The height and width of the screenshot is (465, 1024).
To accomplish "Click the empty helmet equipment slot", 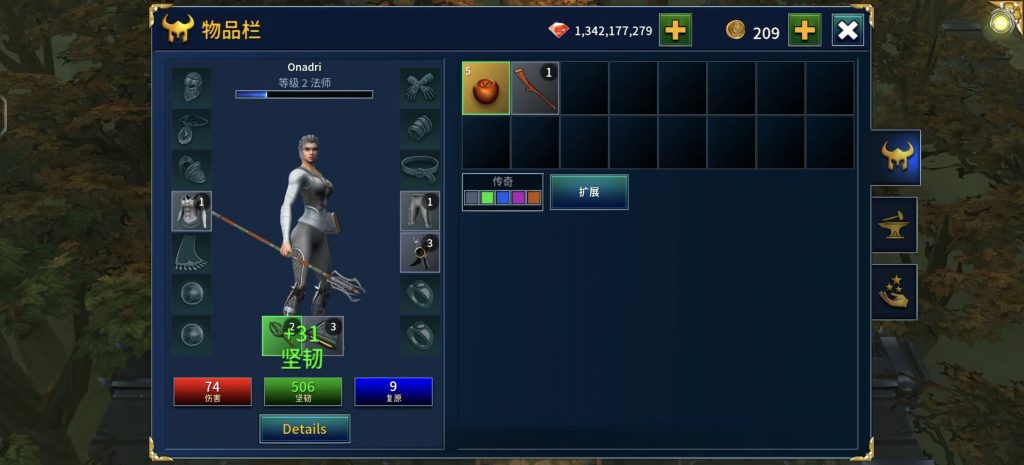I will (191, 87).
